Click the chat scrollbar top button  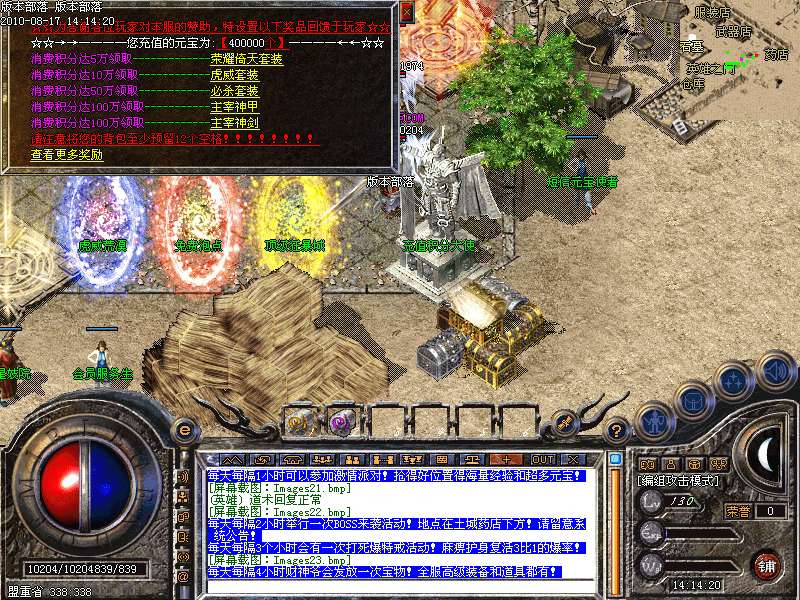click(616, 459)
